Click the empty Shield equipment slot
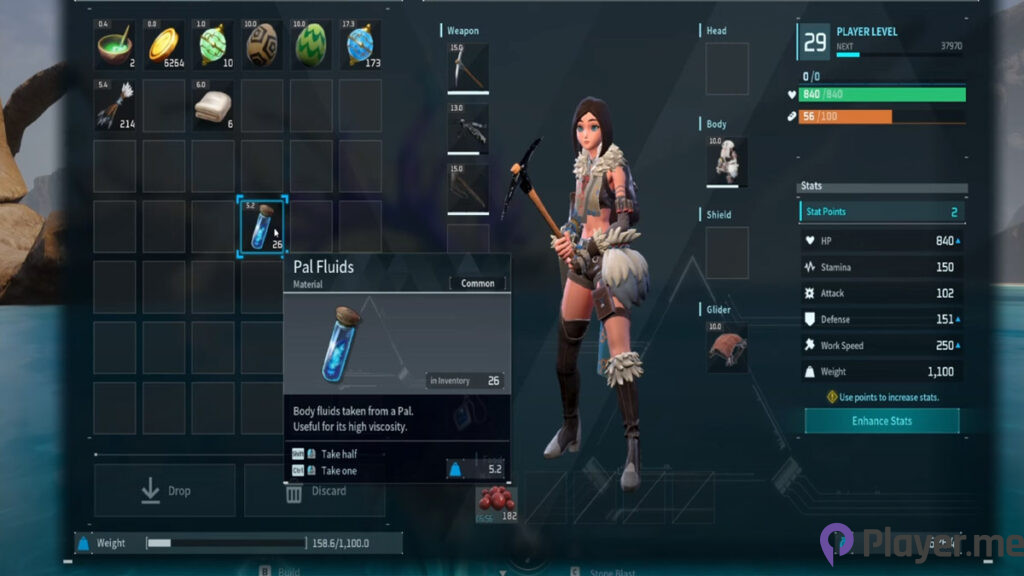The image size is (1024, 576). pyautogui.click(x=727, y=252)
